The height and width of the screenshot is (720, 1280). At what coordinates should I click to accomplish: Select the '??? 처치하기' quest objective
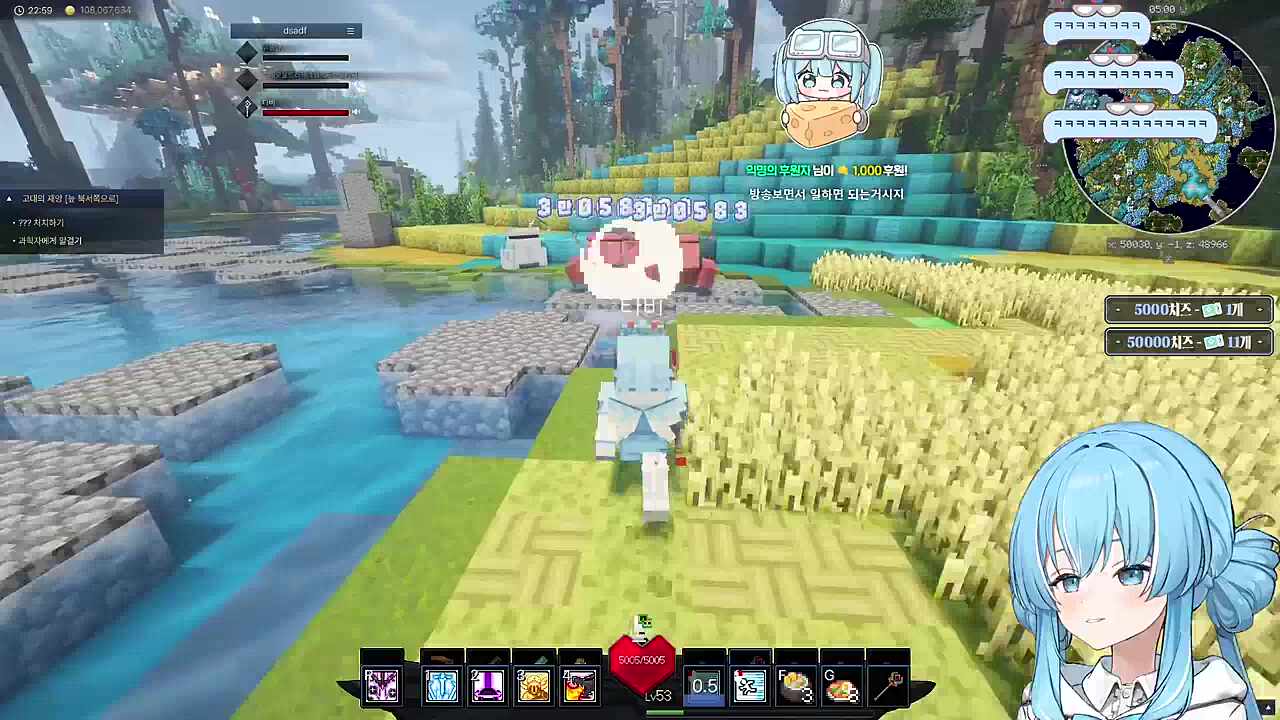[x=41, y=222]
